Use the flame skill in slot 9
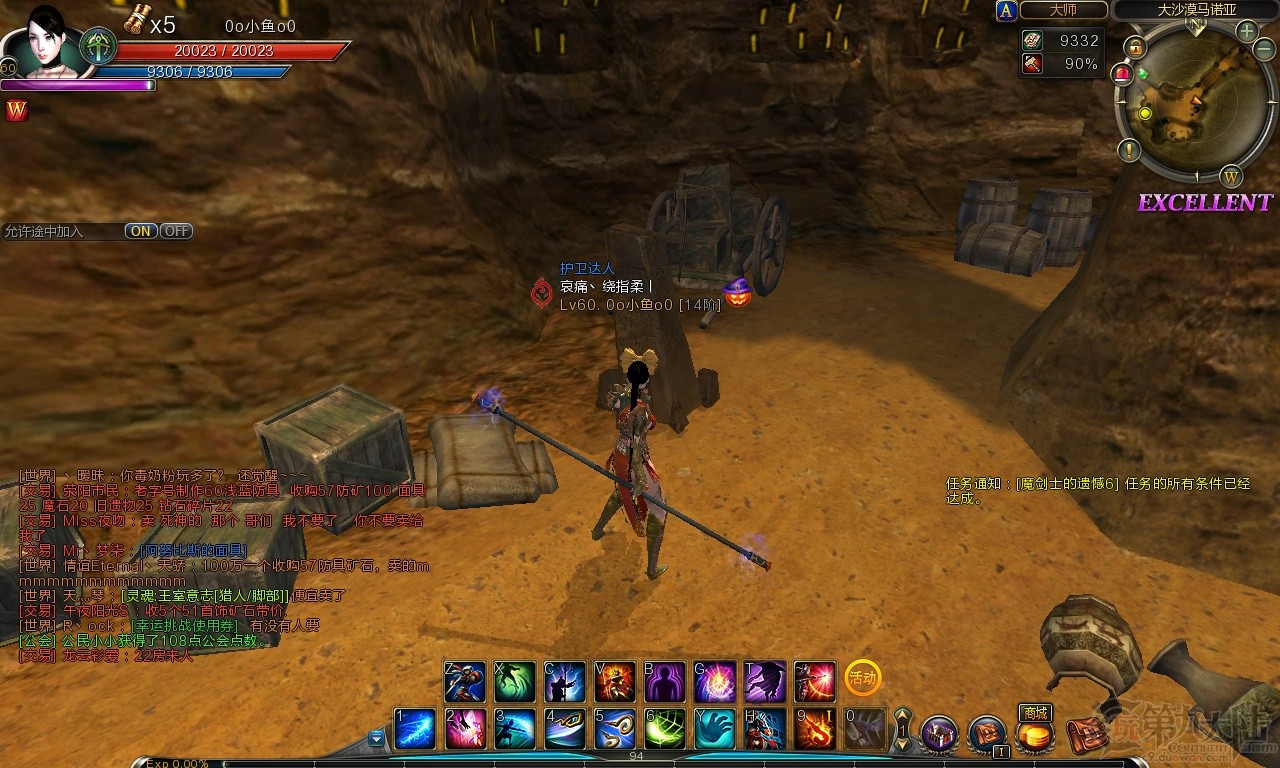This screenshot has height=768, width=1280. (815, 729)
